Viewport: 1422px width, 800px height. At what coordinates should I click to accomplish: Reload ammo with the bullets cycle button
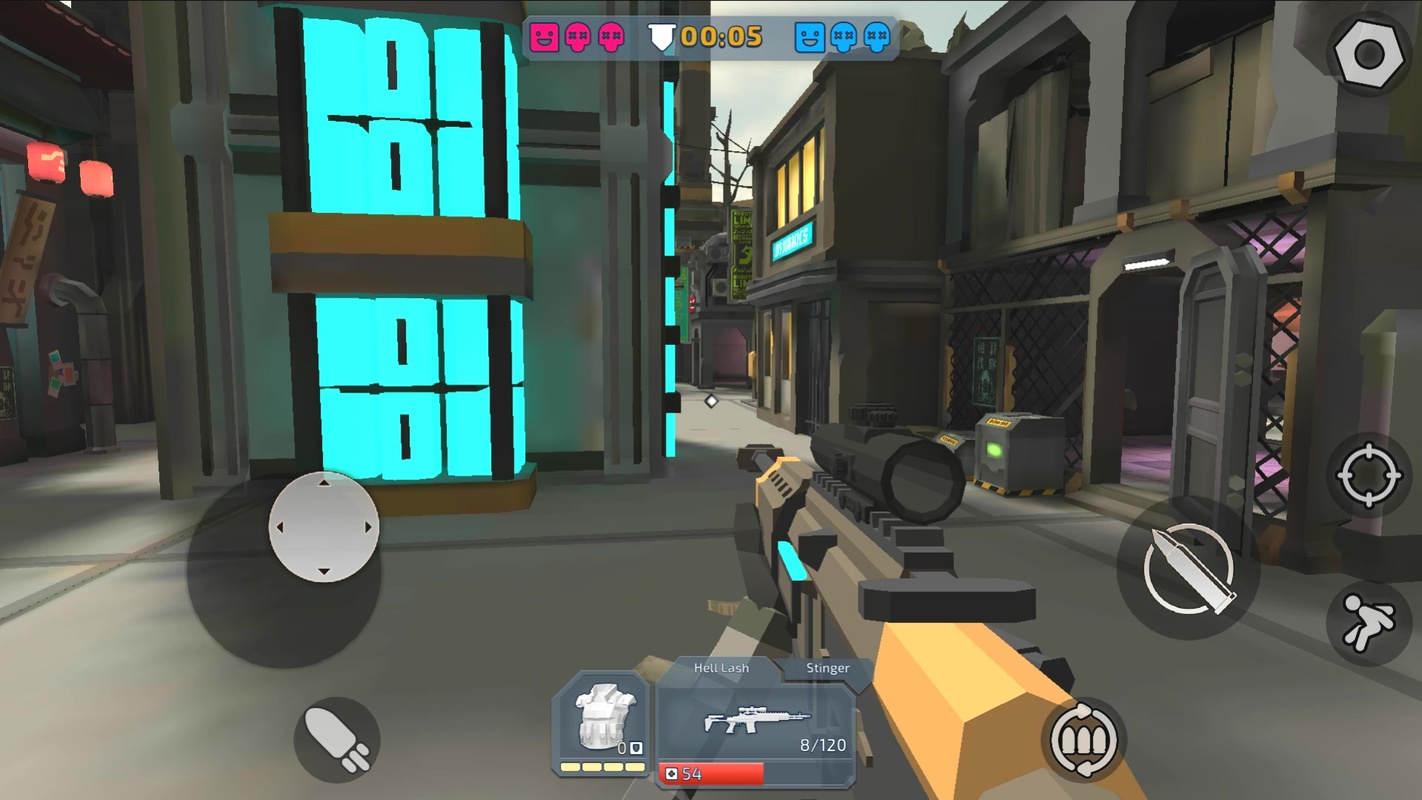pos(1083,741)
